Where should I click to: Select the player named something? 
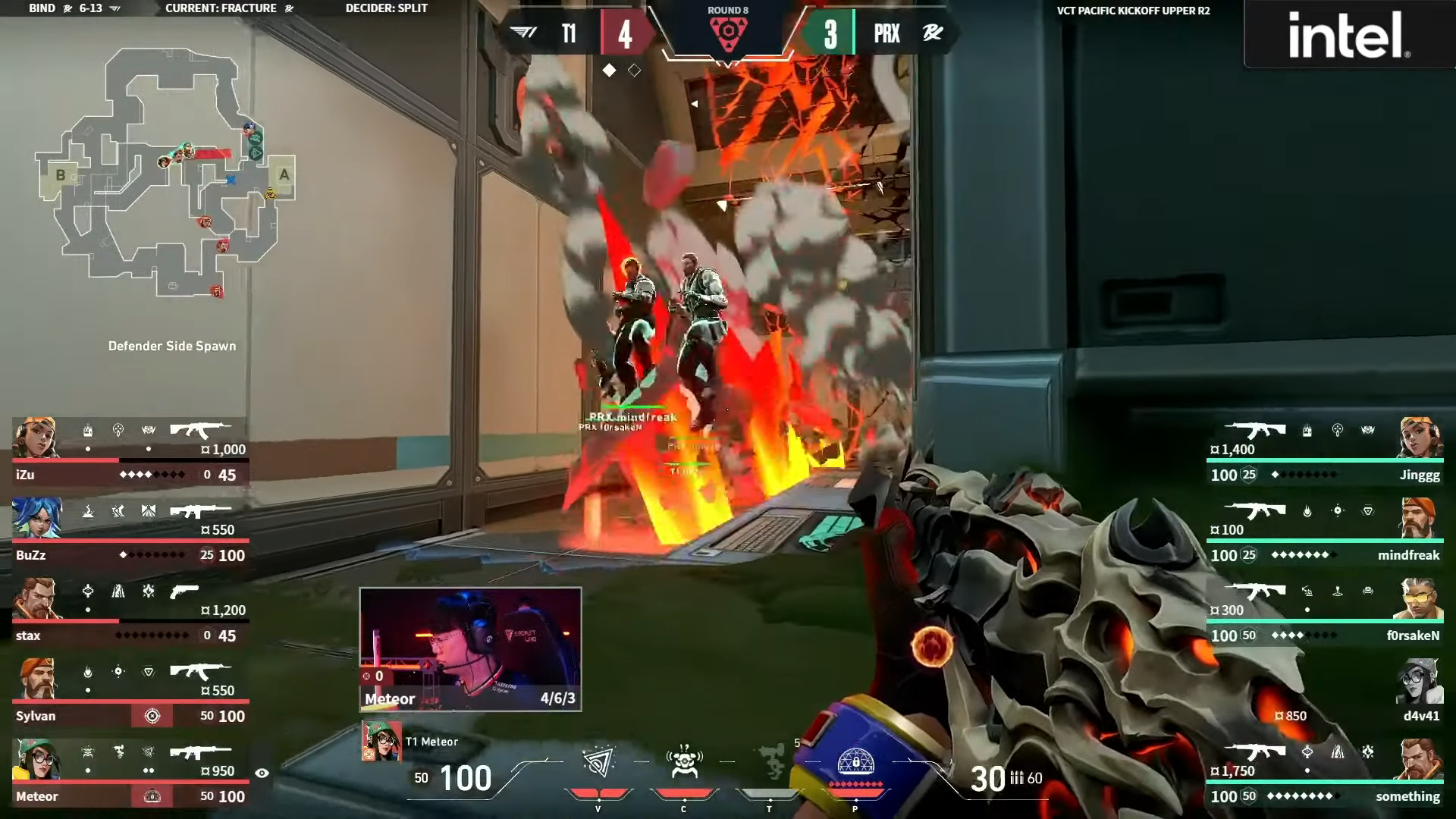[x=1325, y=773]
